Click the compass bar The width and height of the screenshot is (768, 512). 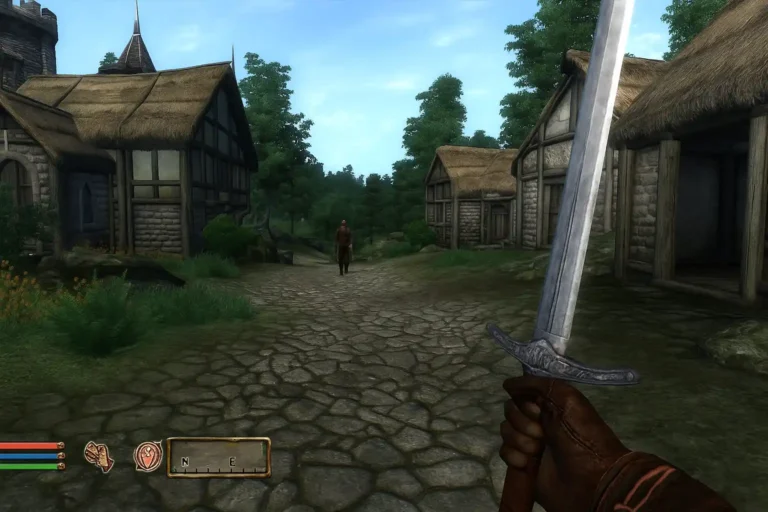[x=218, y=457]
